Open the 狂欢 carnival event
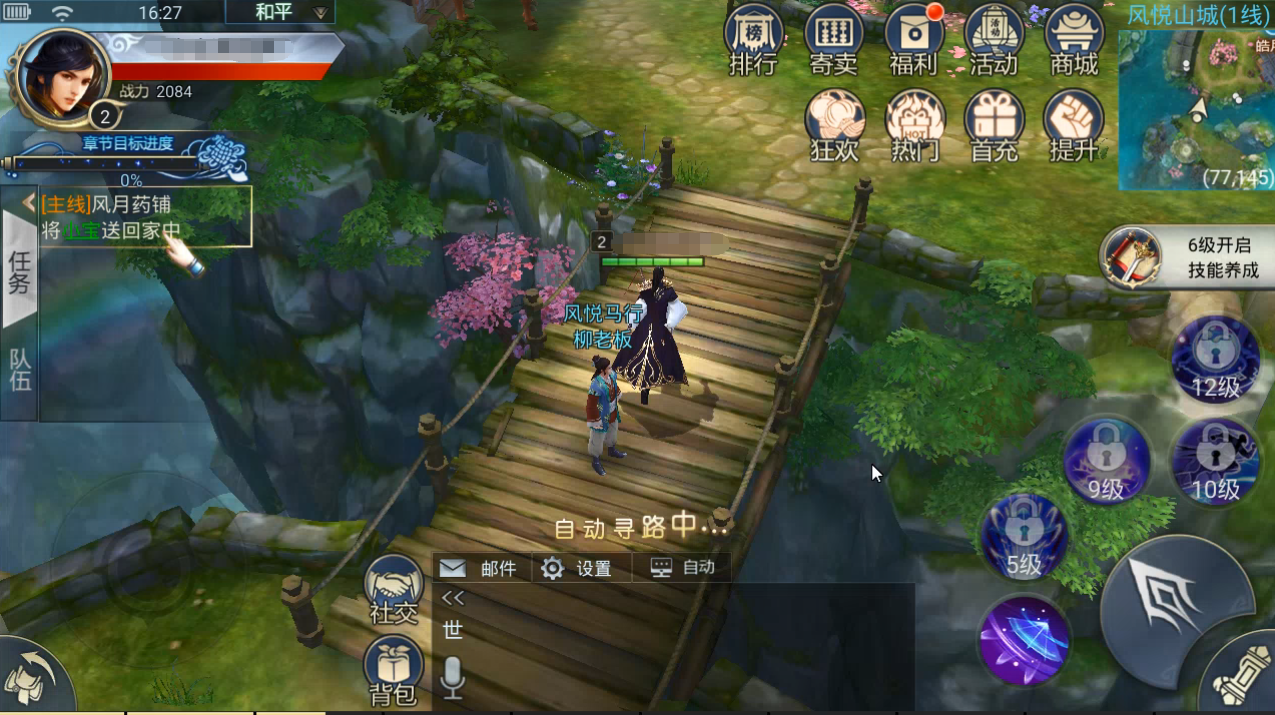 tap(835, 126)
